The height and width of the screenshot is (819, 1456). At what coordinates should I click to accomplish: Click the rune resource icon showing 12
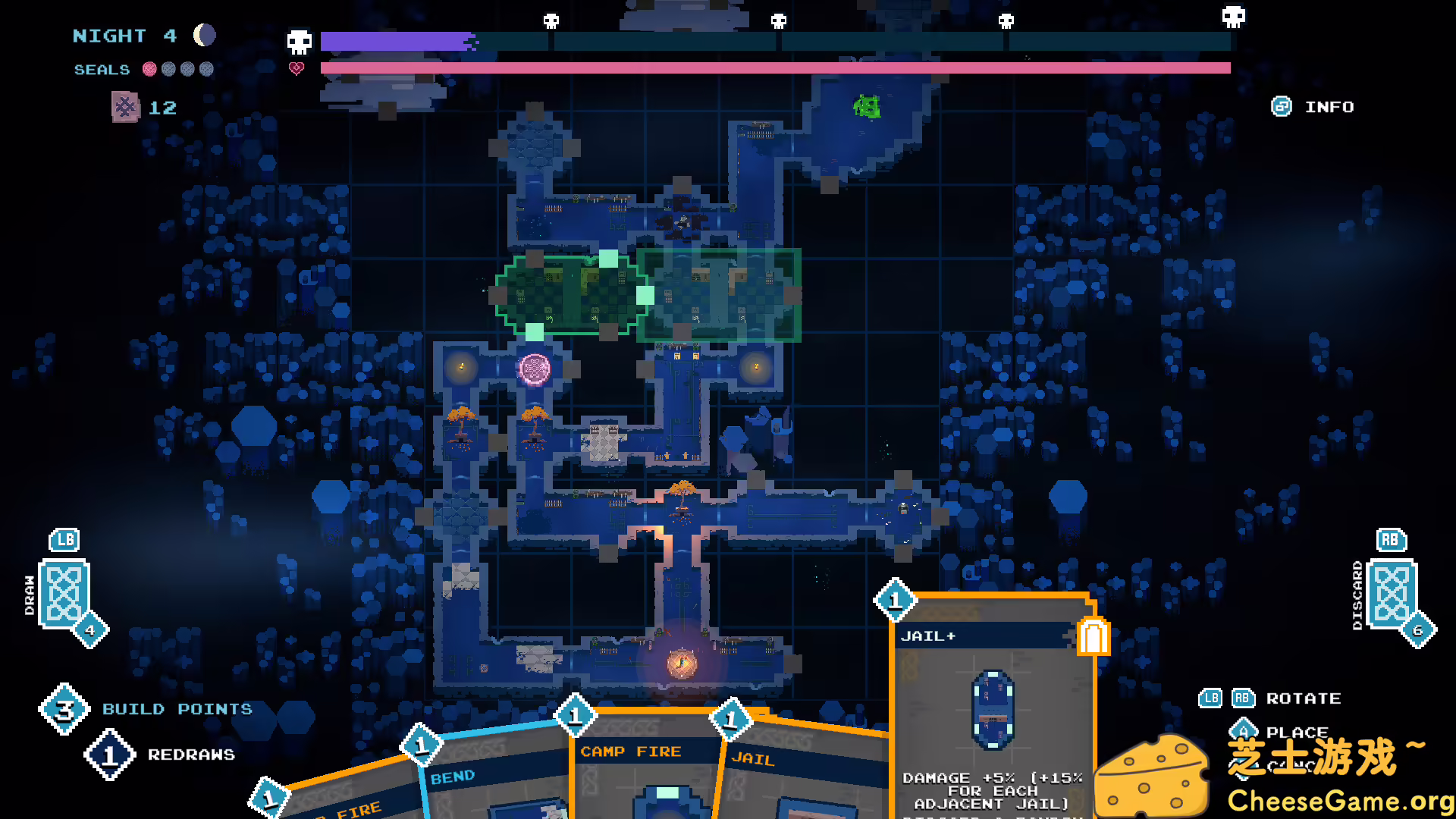coord(127,107)
